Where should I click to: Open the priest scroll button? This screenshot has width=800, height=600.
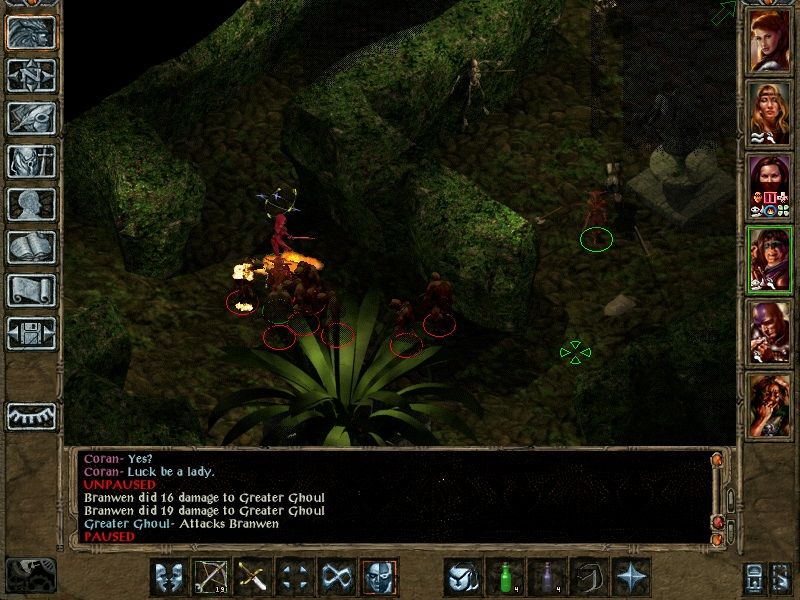click(x=31, y=290)
